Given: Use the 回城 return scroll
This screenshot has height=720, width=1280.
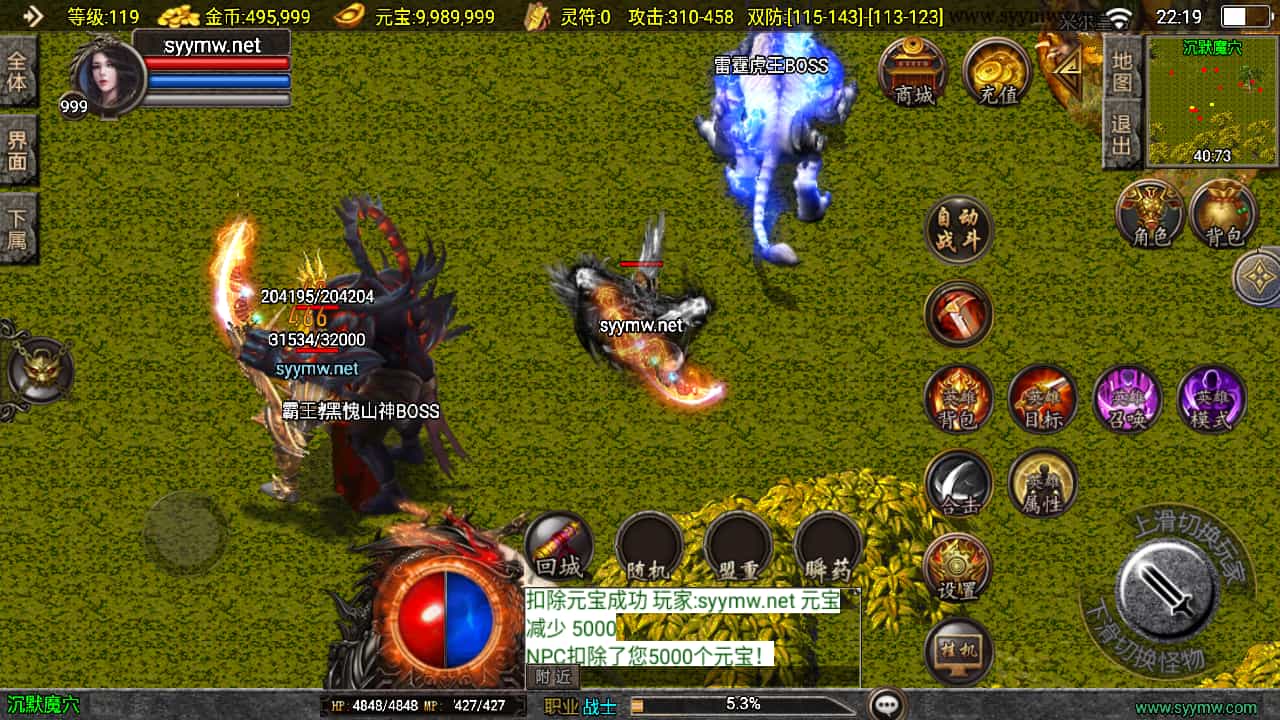Looking at the screenshot, I should [x=558, y=546].
